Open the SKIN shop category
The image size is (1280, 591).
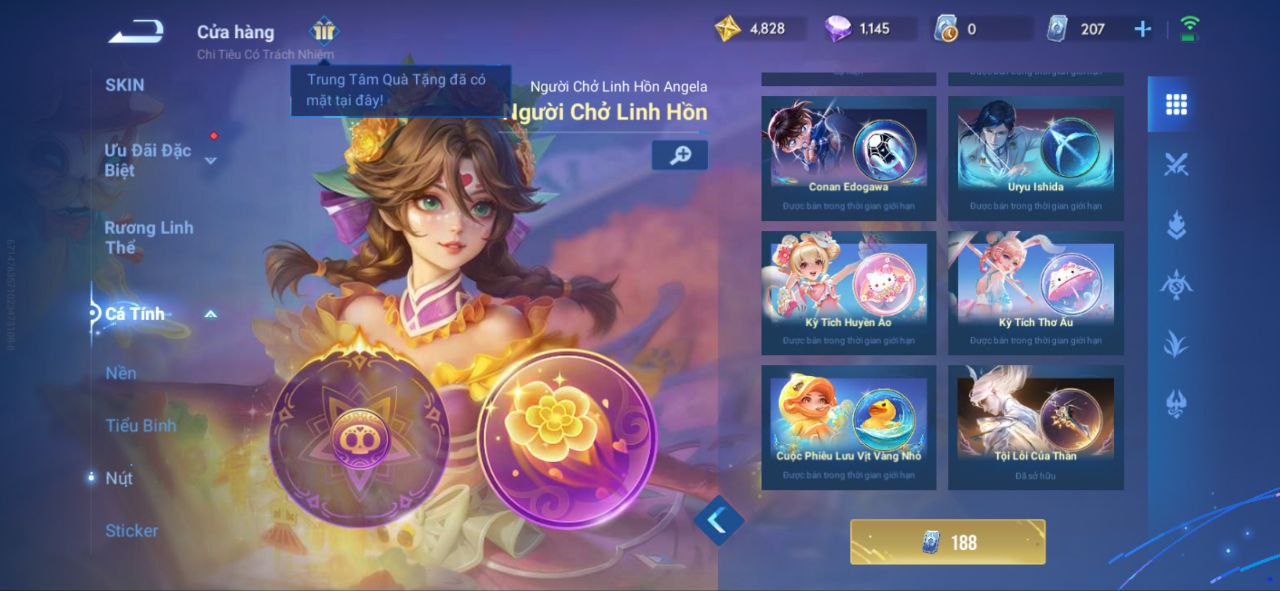pos(125,85)
